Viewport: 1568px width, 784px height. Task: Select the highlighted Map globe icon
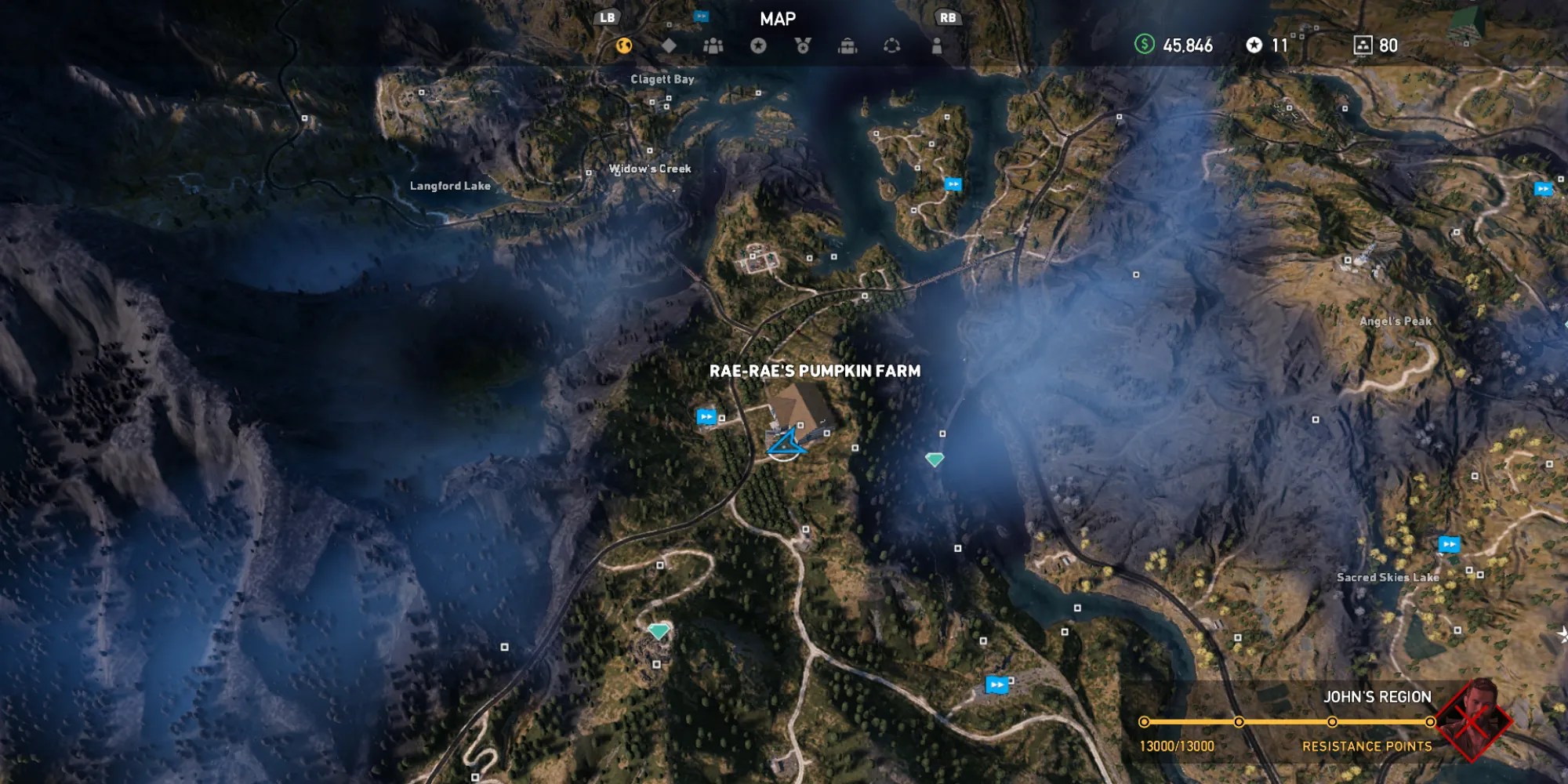[623, 47]
